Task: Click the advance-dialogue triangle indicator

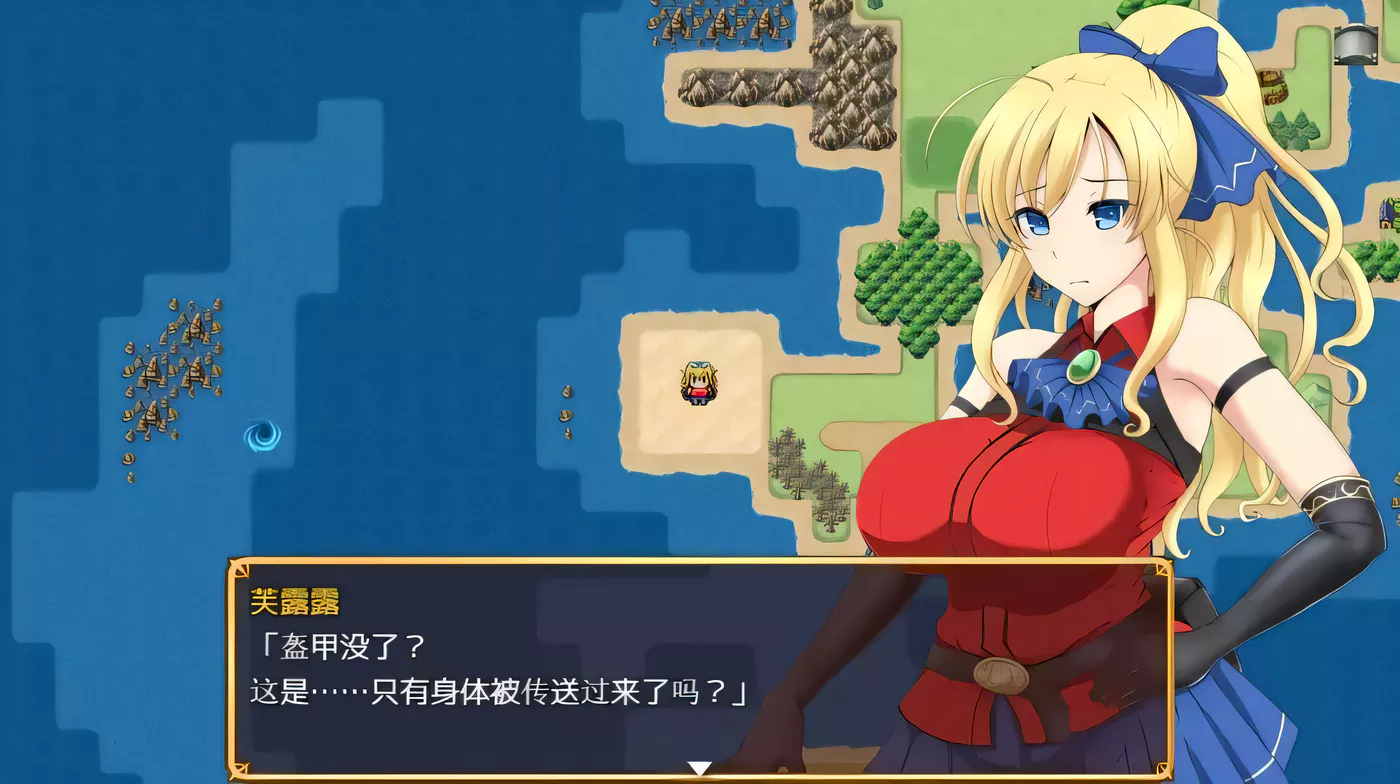Action: 698,767
